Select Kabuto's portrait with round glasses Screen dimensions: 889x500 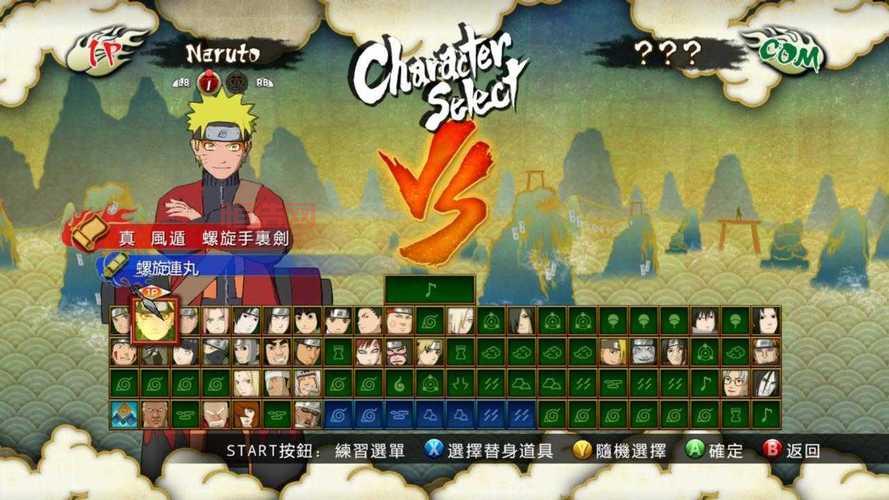coord(737,383)
